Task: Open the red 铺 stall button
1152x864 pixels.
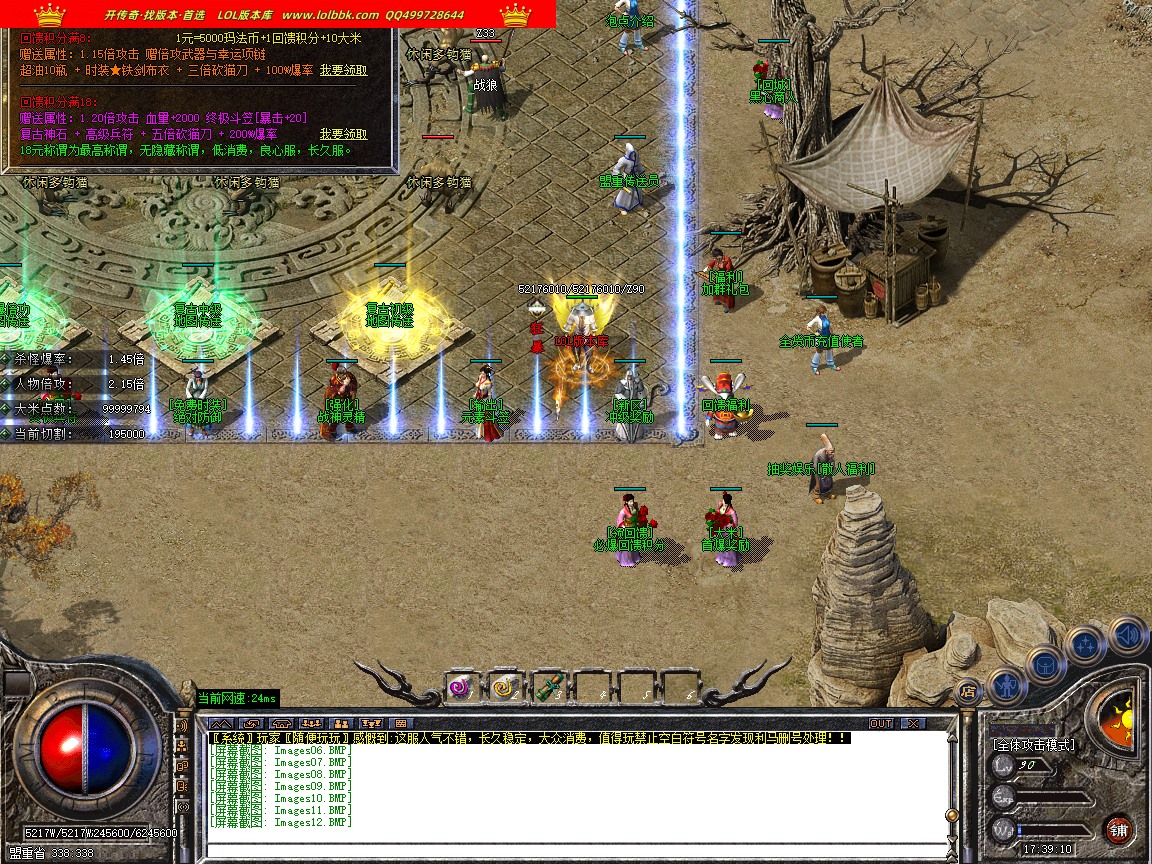Action: [x=1118, y=829]
